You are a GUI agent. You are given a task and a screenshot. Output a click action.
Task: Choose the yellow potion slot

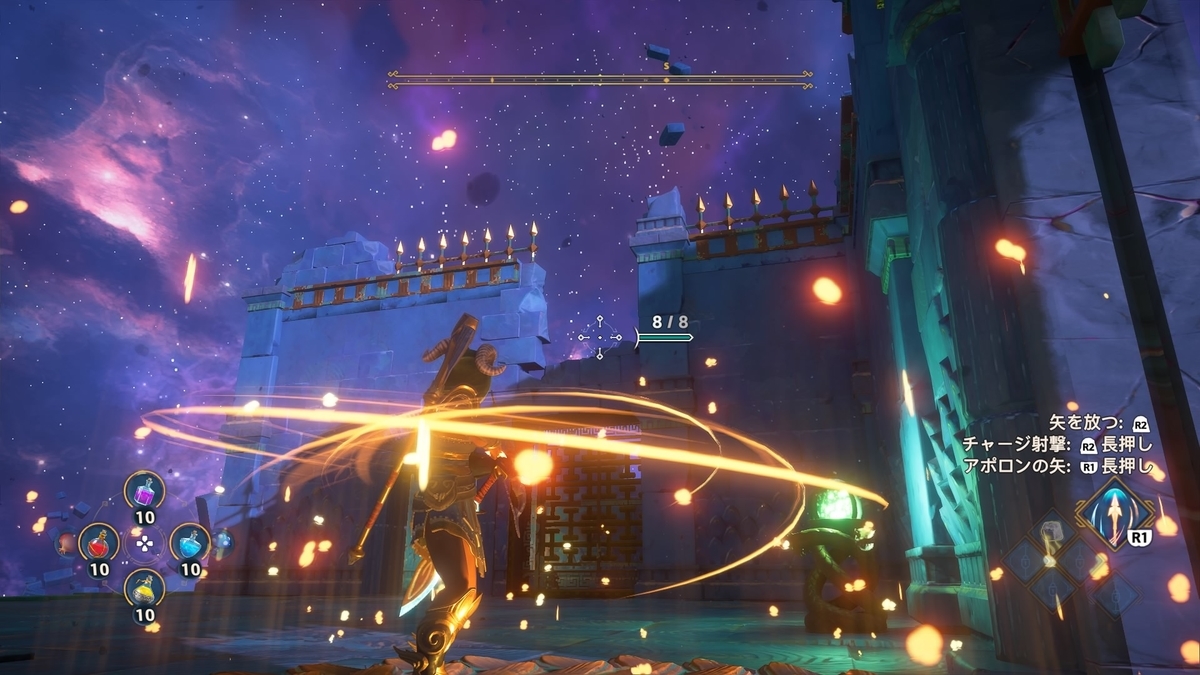[x=144, y=589]
